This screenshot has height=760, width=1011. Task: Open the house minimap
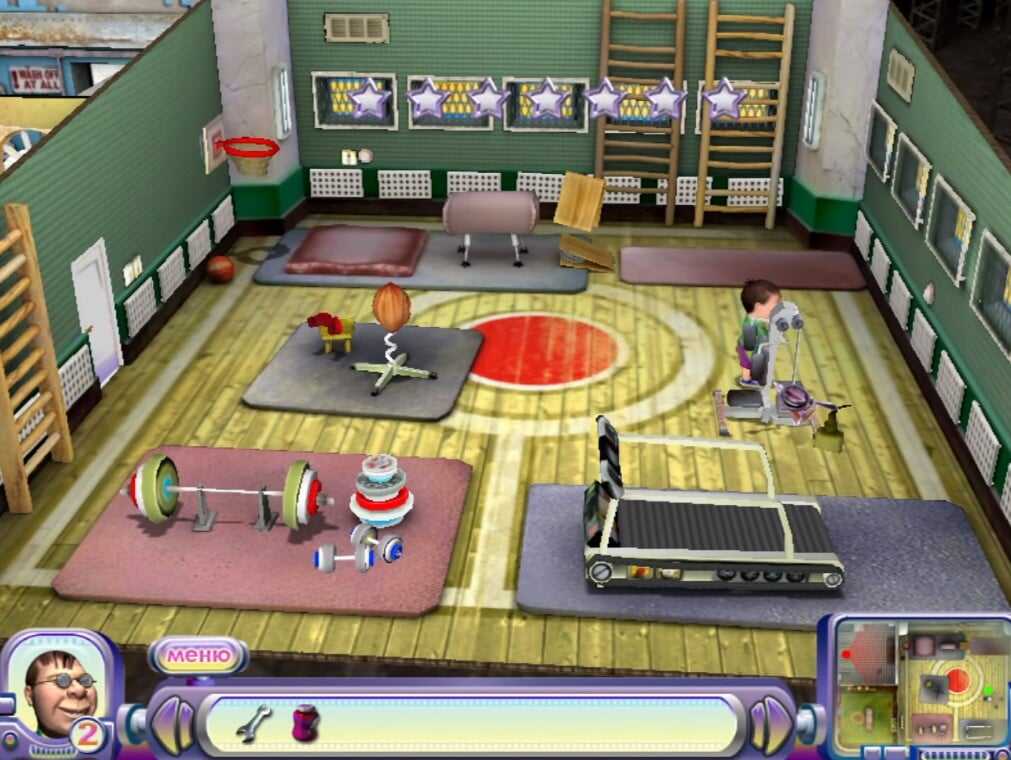920,686
